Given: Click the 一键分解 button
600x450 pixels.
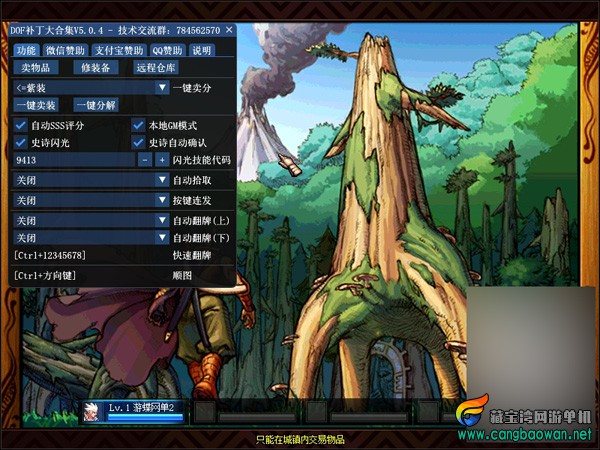Looking at the screenshot, I should 96,105.
